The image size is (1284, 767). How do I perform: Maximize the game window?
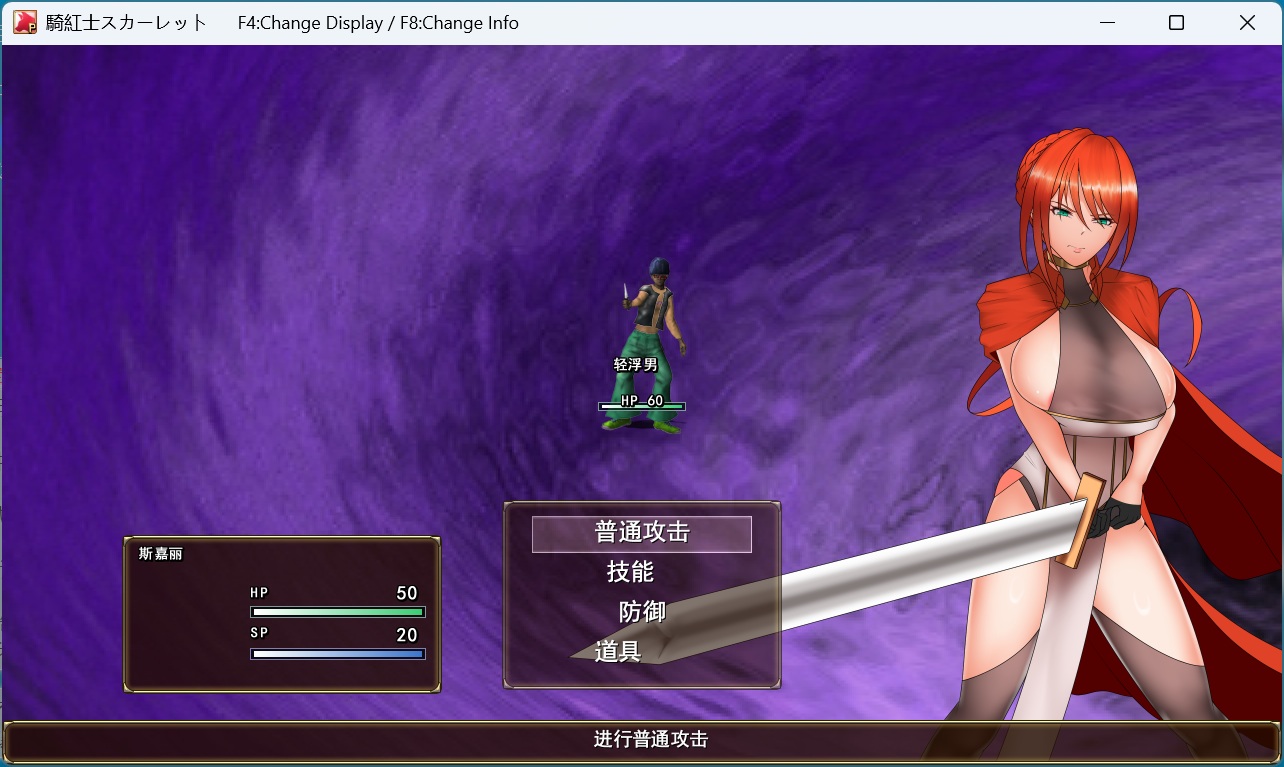[1176, 23]
